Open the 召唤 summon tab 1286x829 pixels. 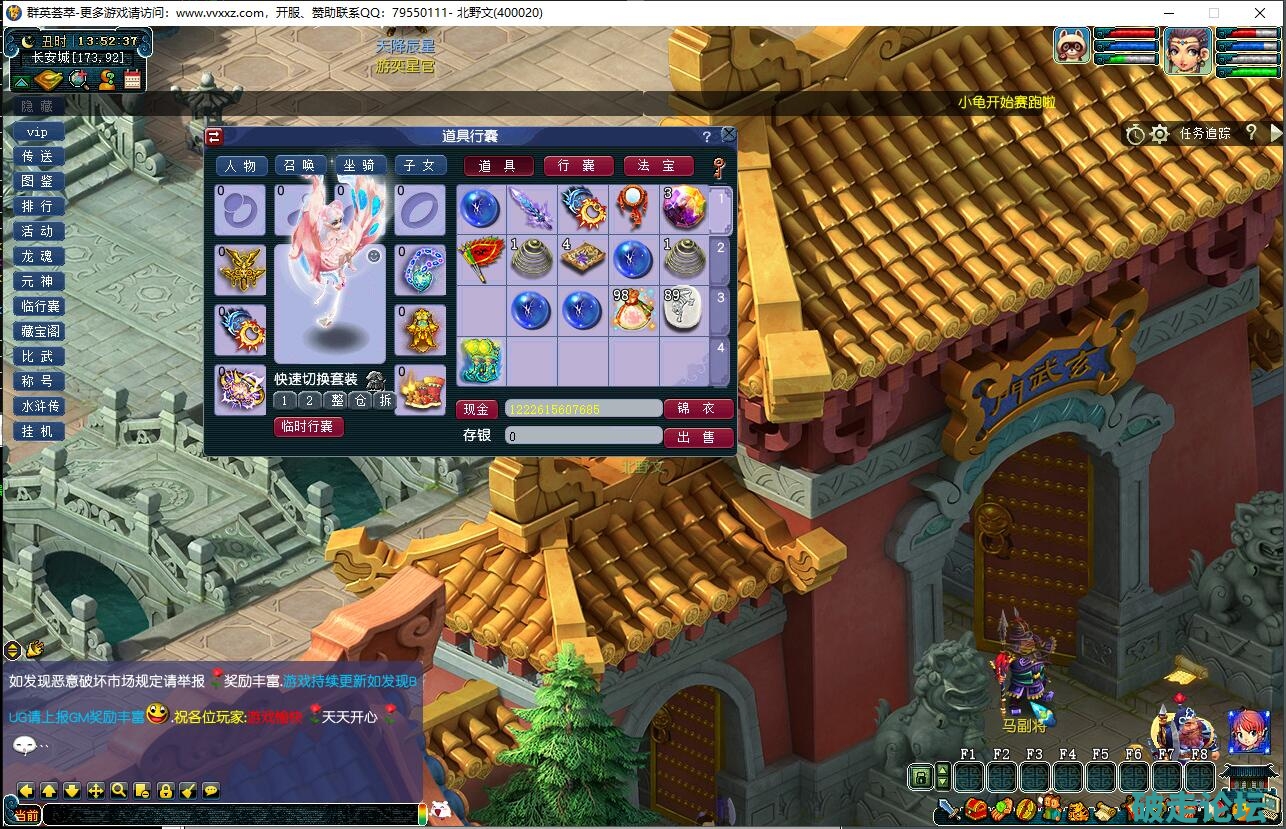(x=300, y=166)
